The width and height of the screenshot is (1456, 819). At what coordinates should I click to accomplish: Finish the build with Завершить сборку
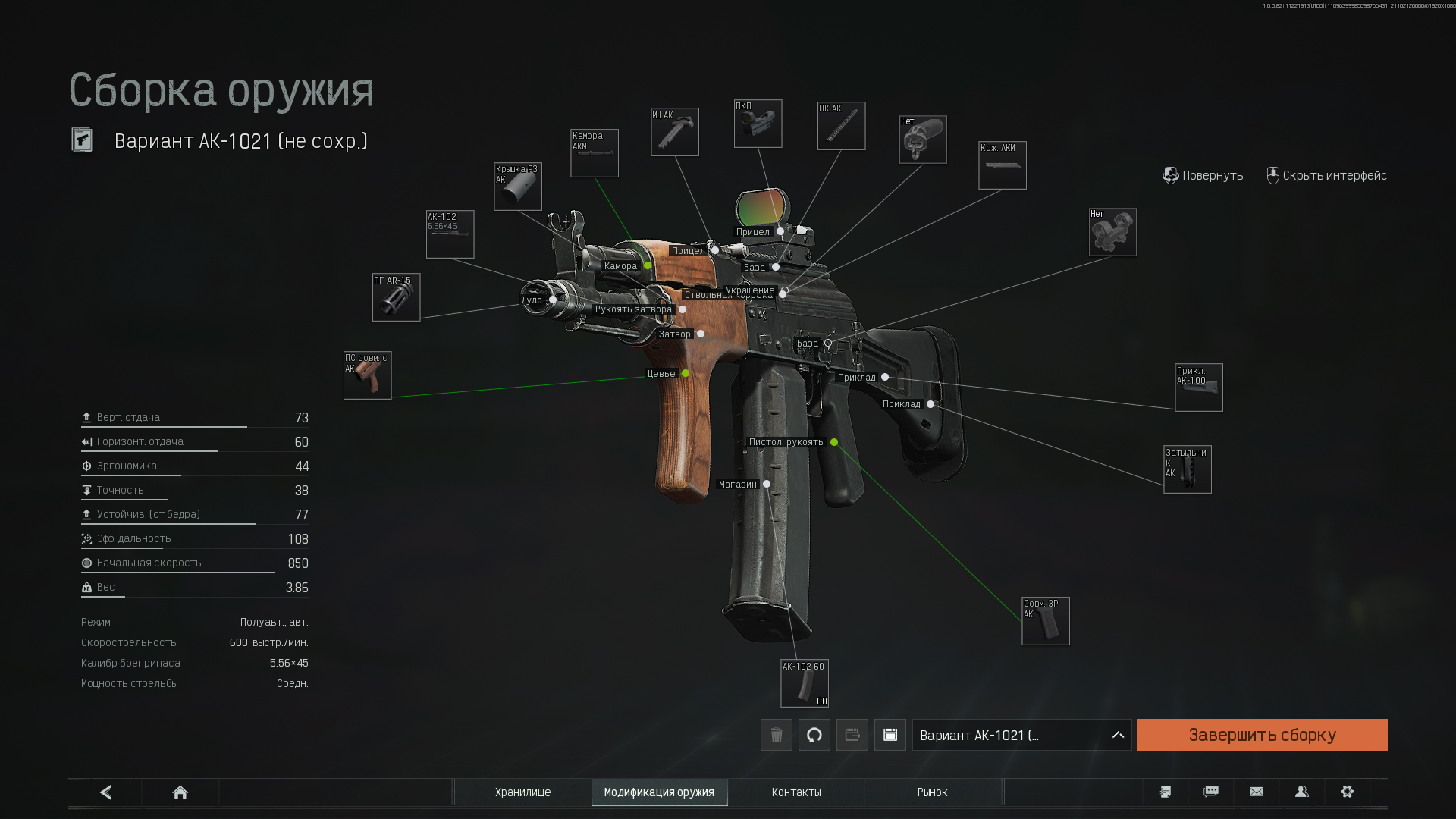pos(1262,735)
